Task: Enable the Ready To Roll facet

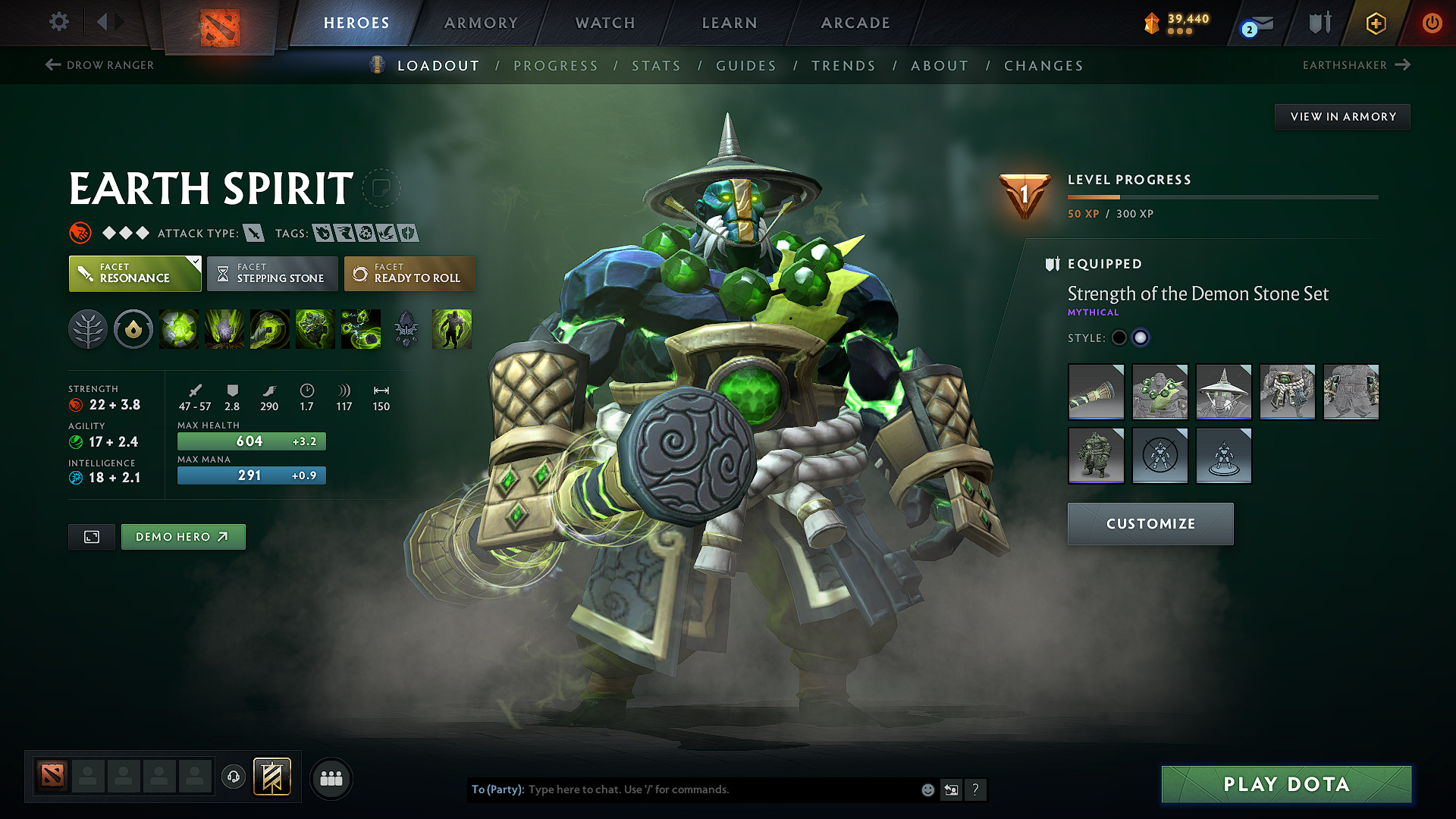Action: coord(409,274)
